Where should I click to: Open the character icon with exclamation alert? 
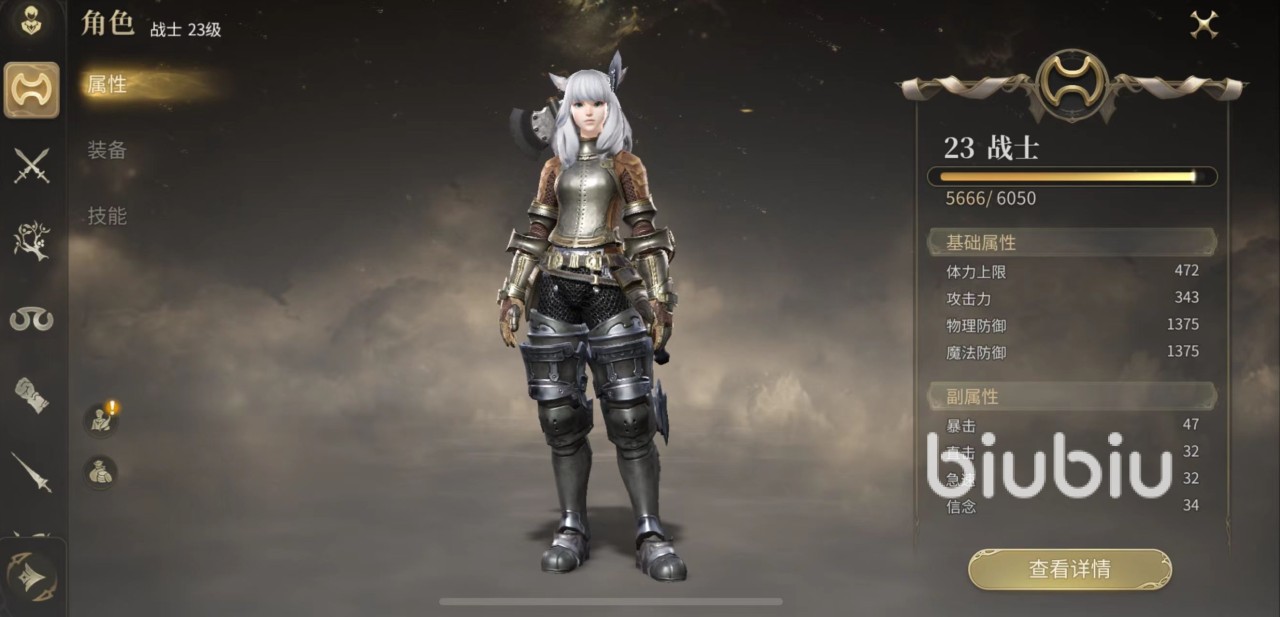pos(100,419)
